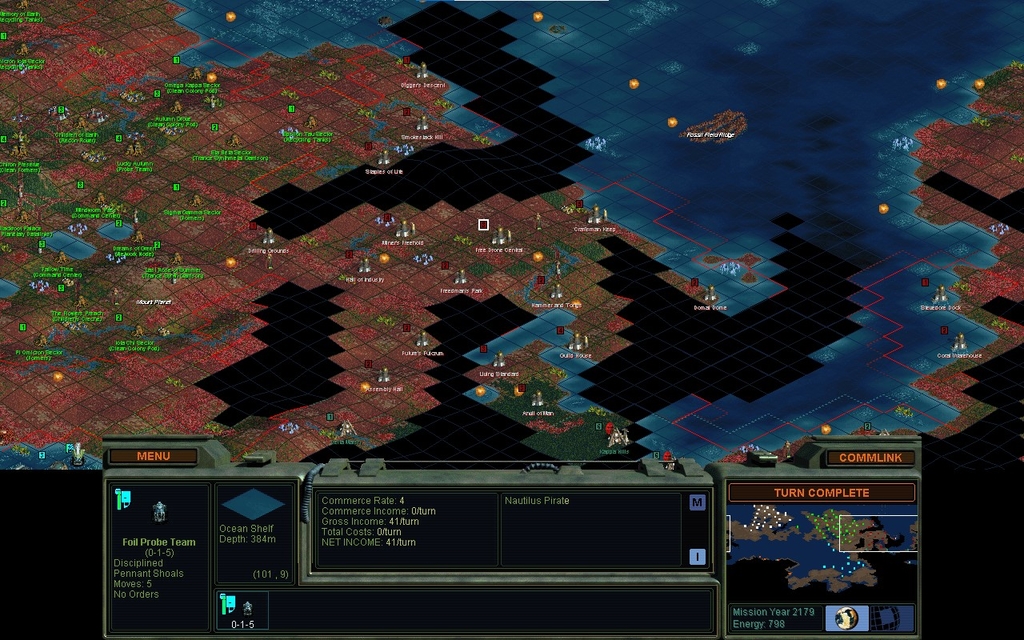Click the I button on info panel
Viewport: 1024px width, 640px height.
click(697, 557)
